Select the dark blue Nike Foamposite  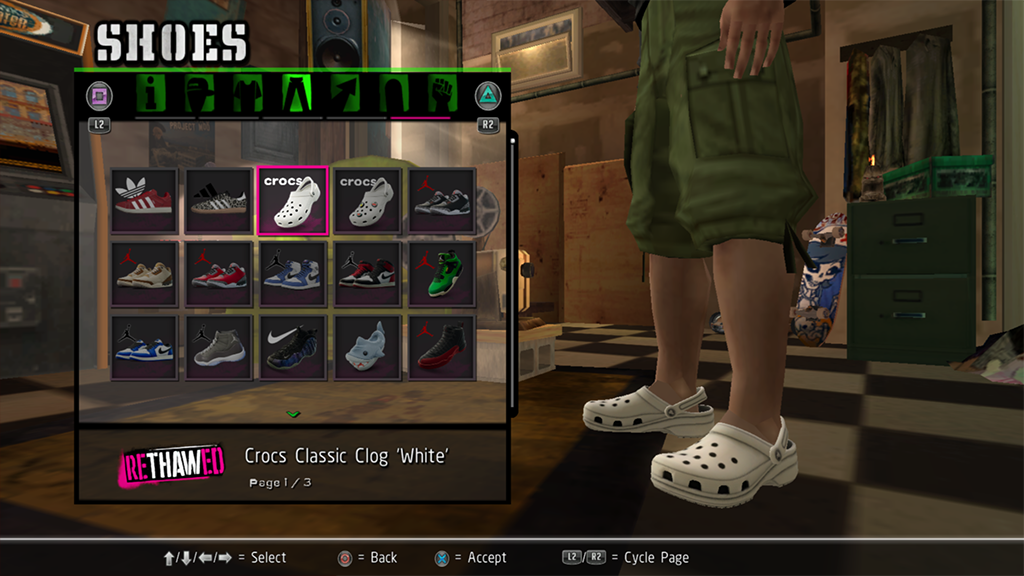pos(292,347)
